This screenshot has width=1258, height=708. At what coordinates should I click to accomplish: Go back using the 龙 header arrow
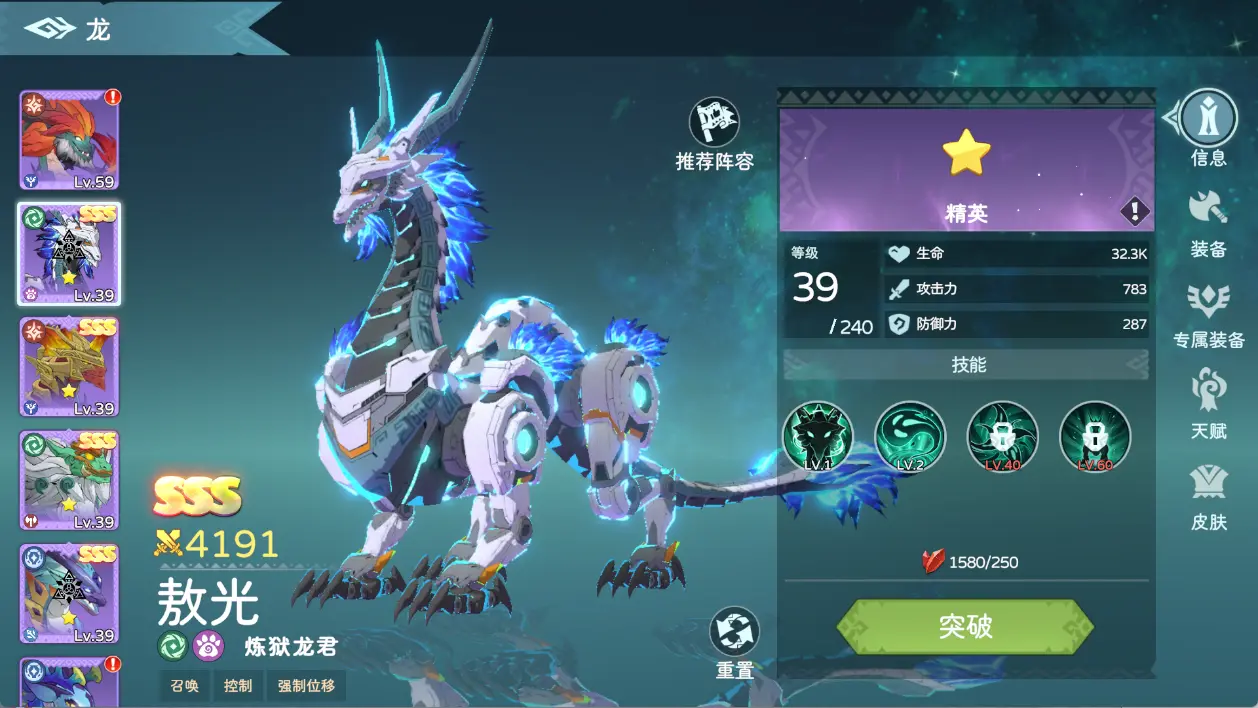click(x=50, y=28)
